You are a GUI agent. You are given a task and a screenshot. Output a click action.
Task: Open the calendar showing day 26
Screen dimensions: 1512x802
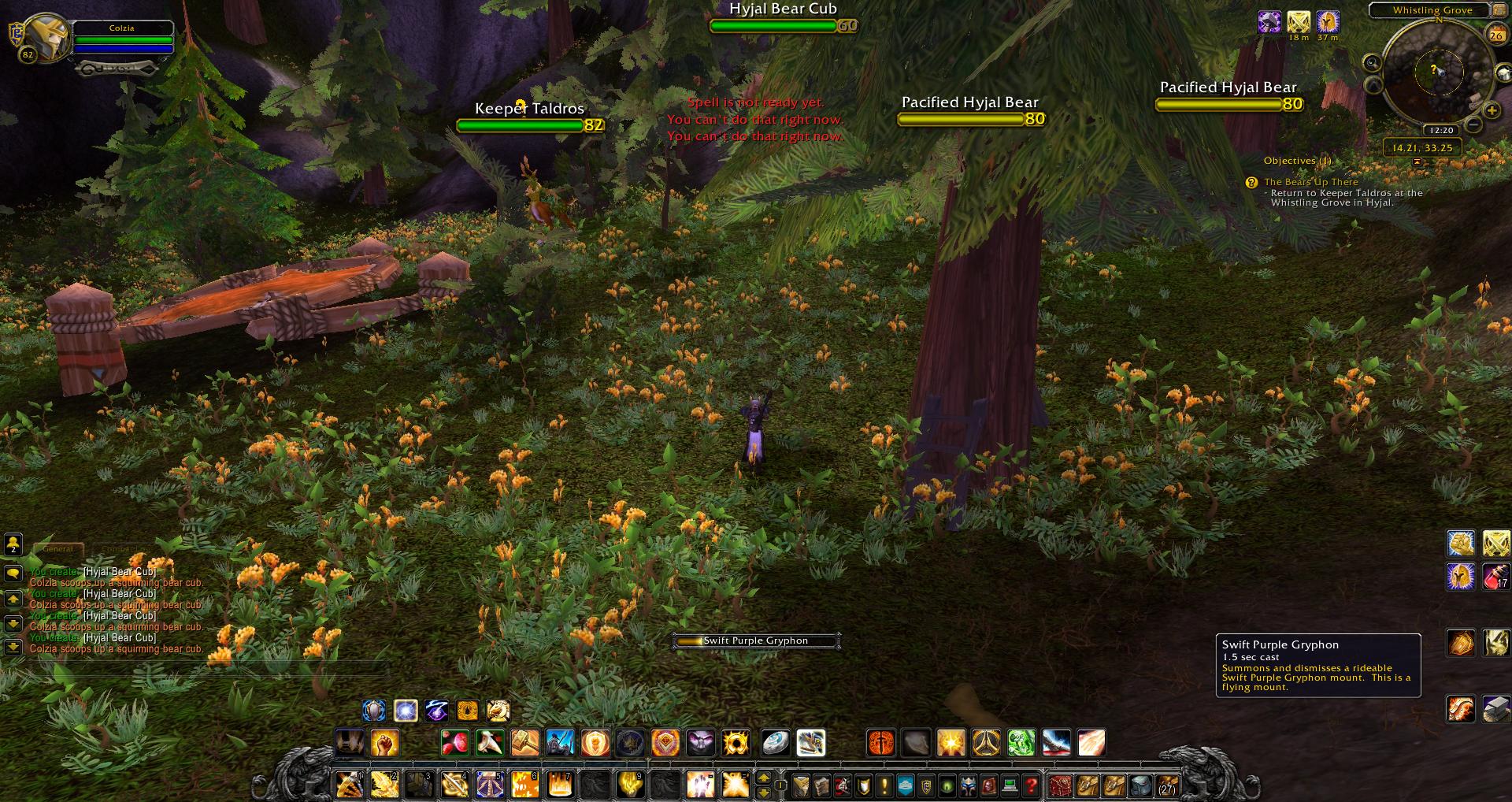[1495, 35]
